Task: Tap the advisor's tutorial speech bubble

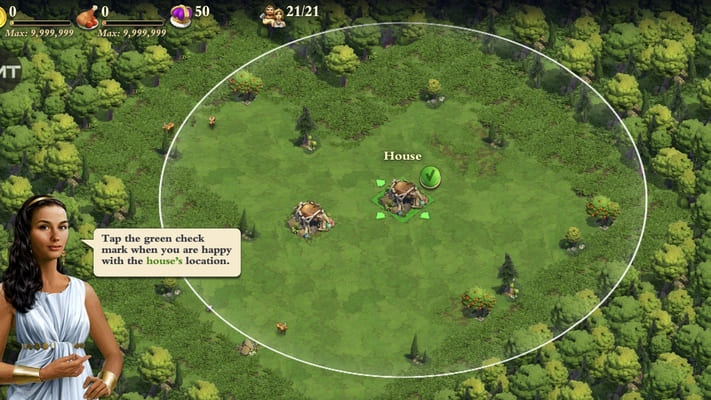Action: point(168,254)
